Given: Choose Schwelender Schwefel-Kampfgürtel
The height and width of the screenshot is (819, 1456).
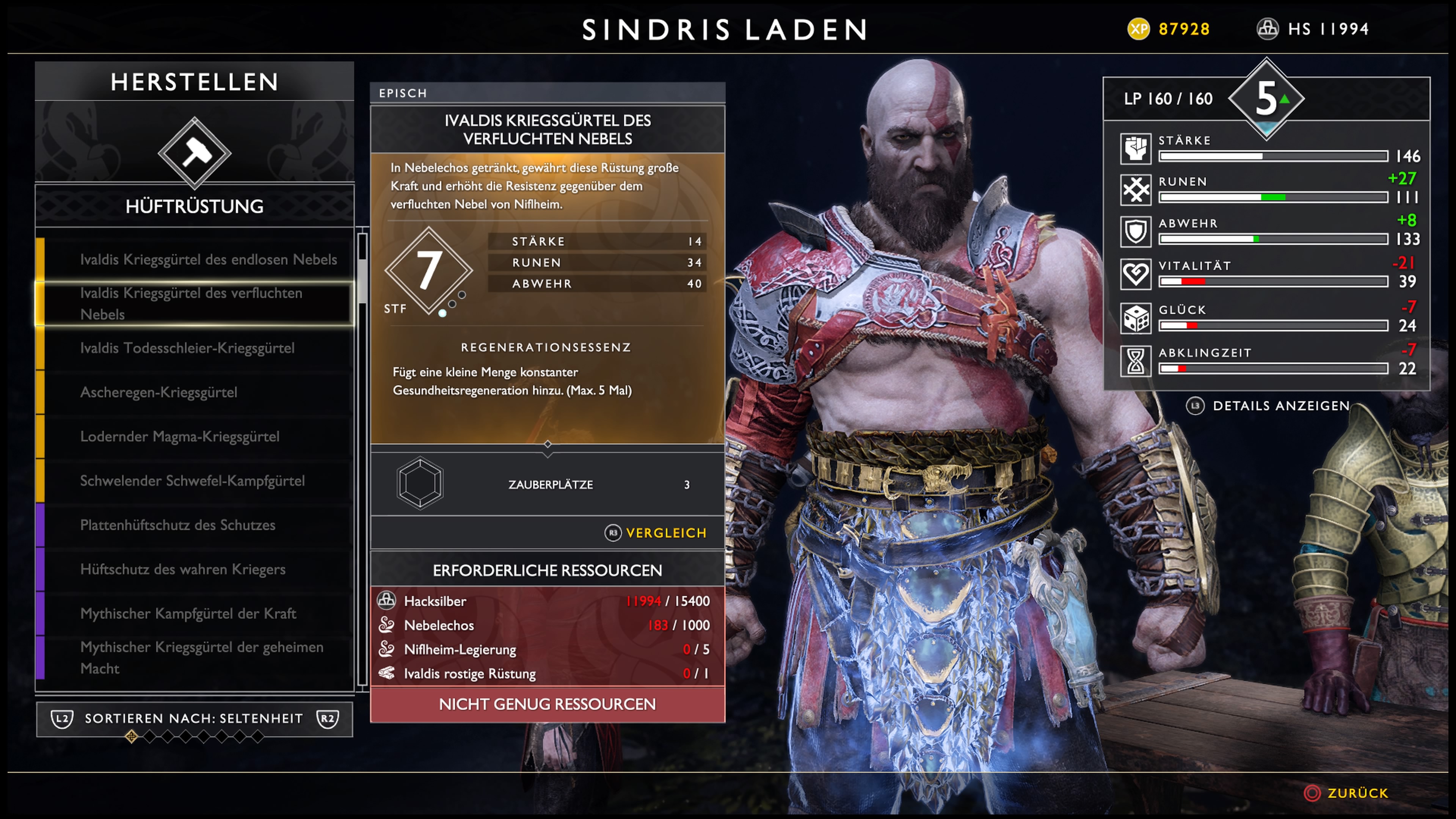Looking at the screenshot, I should pyautogui.click(x=192, y=481).
